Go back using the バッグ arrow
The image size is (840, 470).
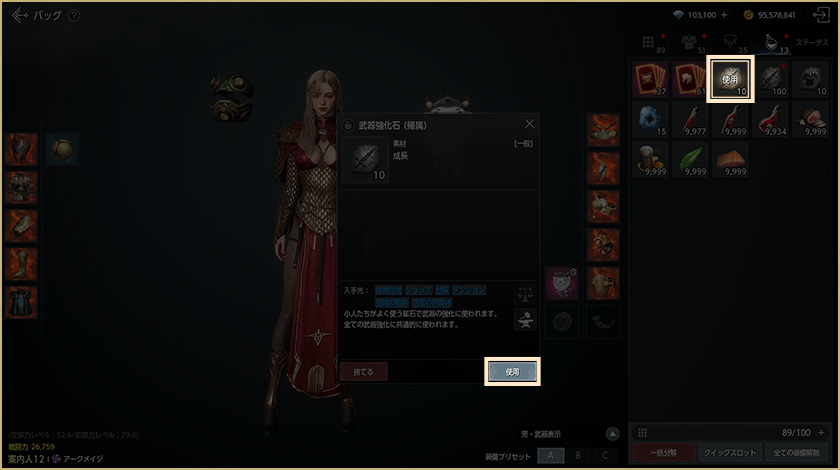coord(19,15)
